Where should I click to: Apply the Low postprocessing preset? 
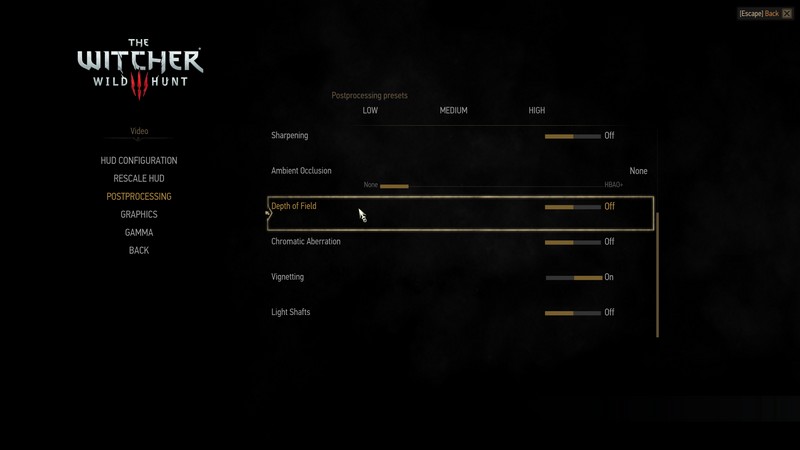(x=370, y=111)
